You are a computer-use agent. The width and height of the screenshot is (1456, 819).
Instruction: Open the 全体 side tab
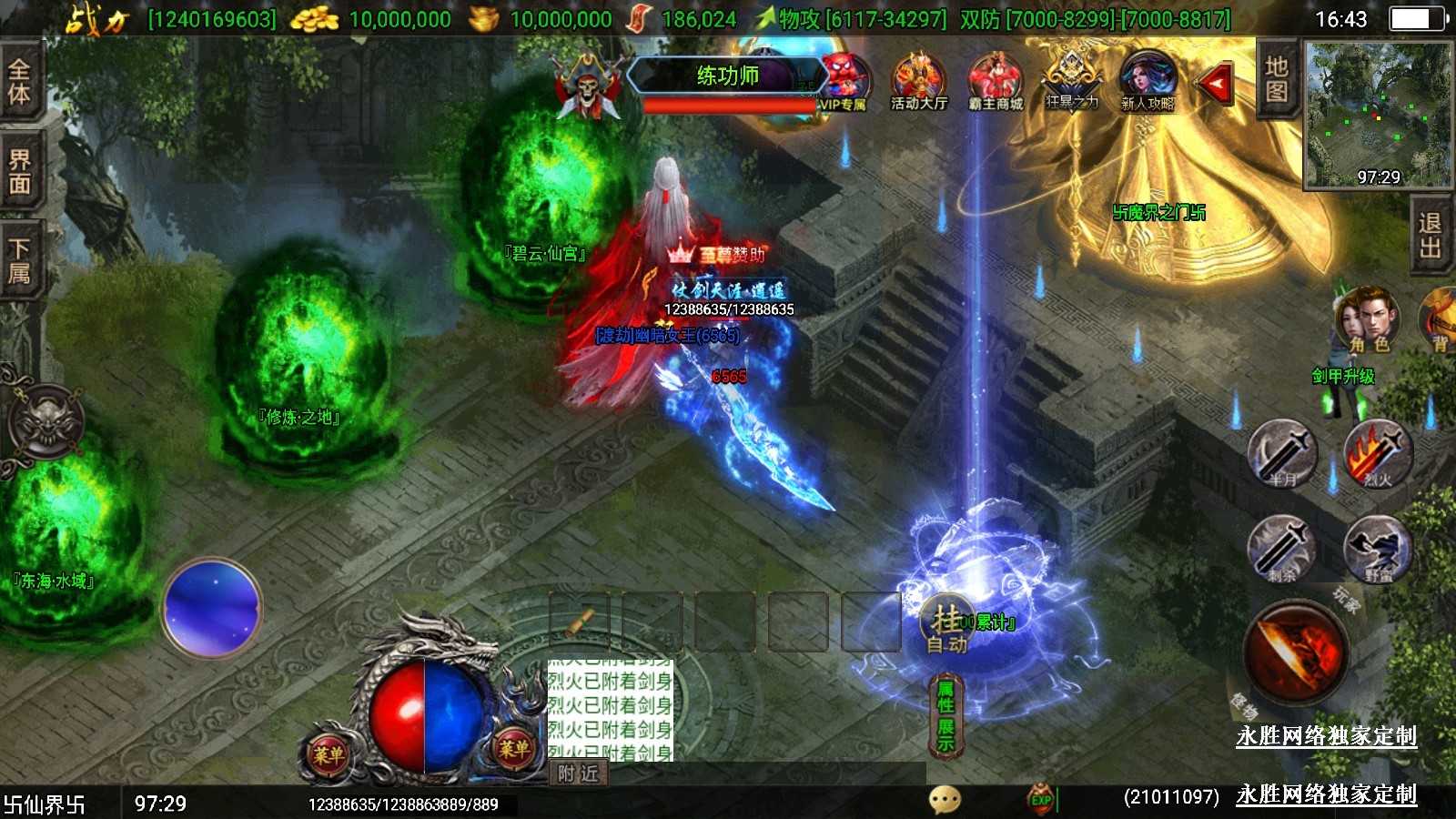tap(20, 82)
